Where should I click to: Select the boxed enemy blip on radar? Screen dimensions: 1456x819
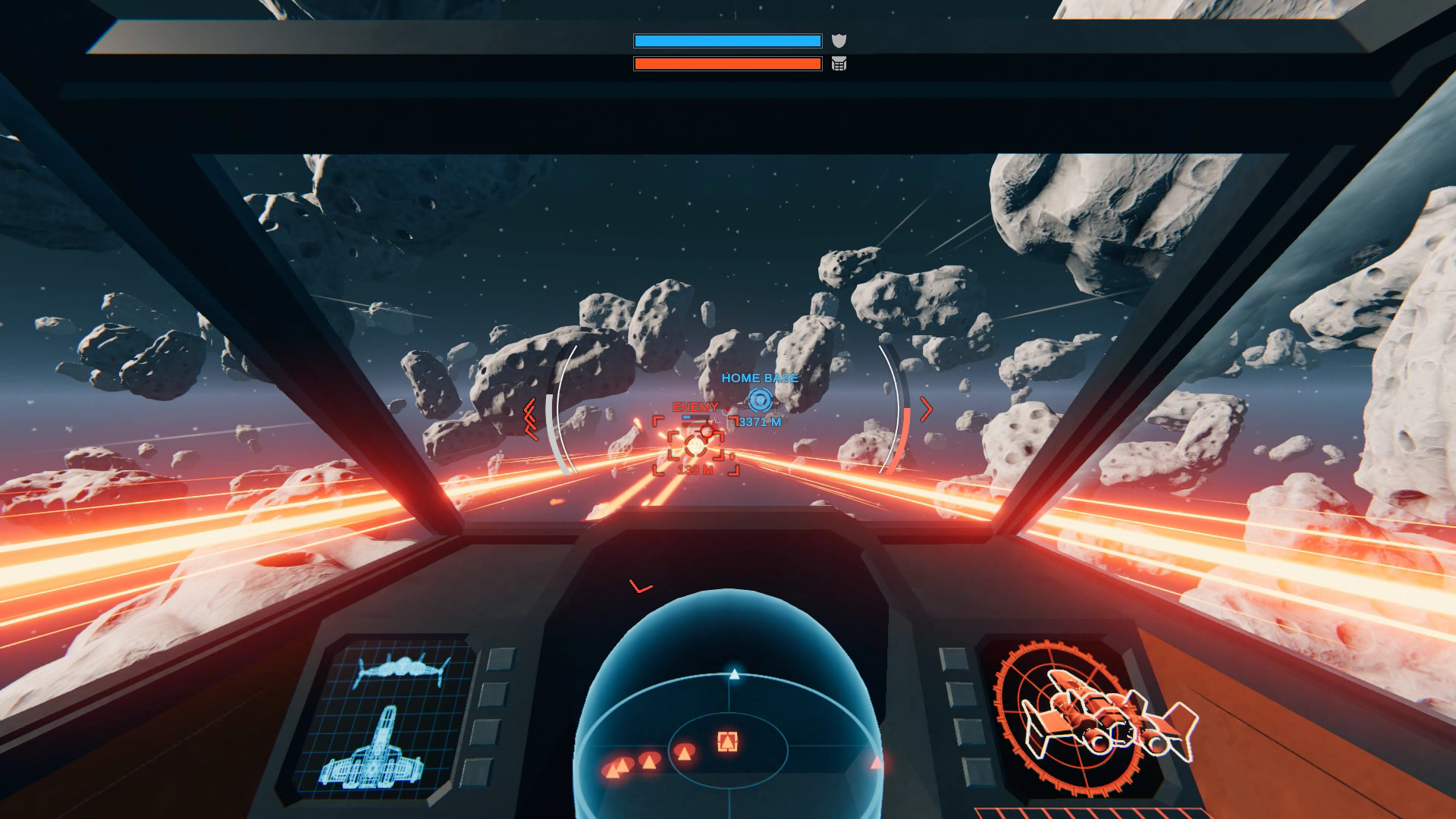[x=727, y=741]
